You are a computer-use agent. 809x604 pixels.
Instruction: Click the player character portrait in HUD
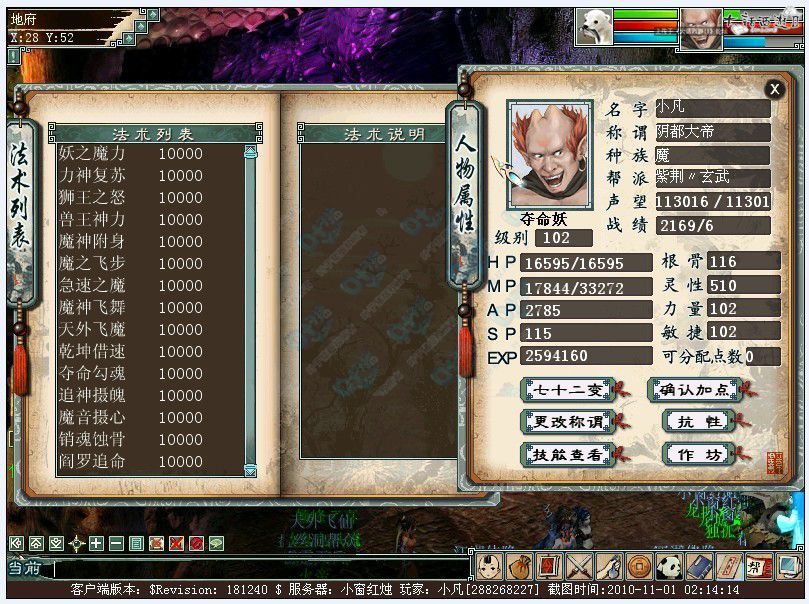[700, 27]
